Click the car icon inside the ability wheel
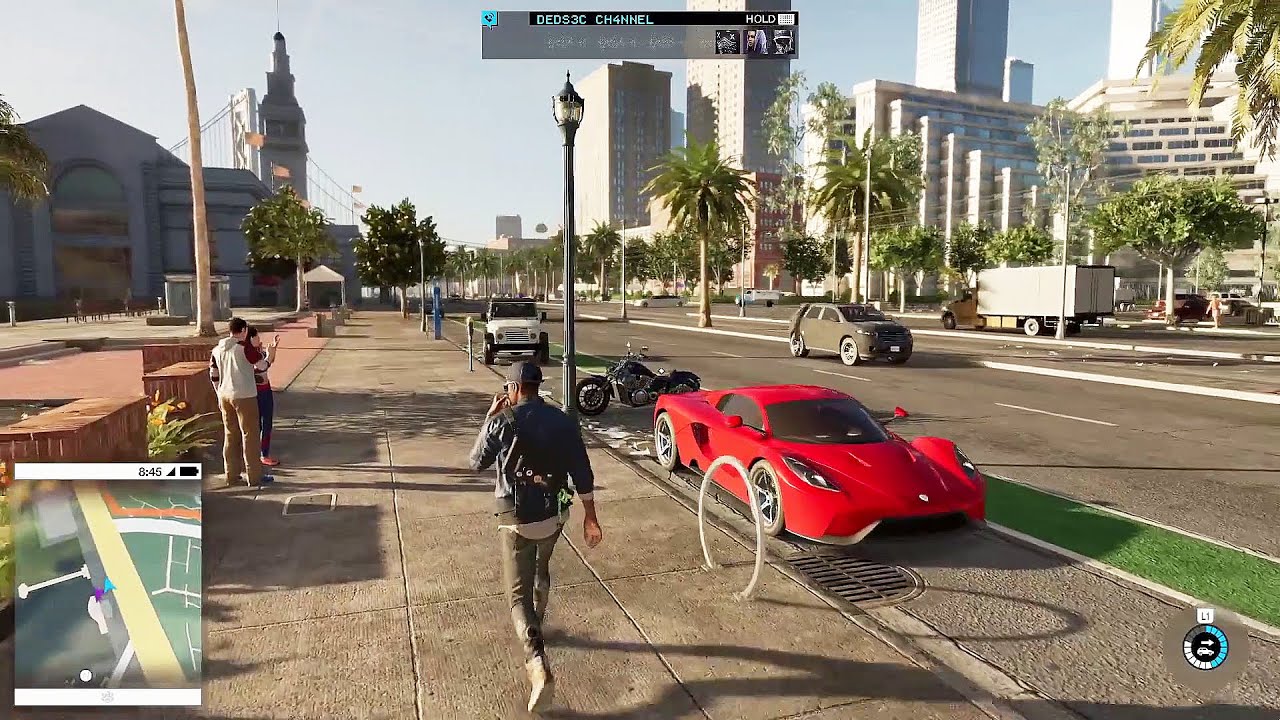The image size is (1280, 720). [x=1206, y=652]
